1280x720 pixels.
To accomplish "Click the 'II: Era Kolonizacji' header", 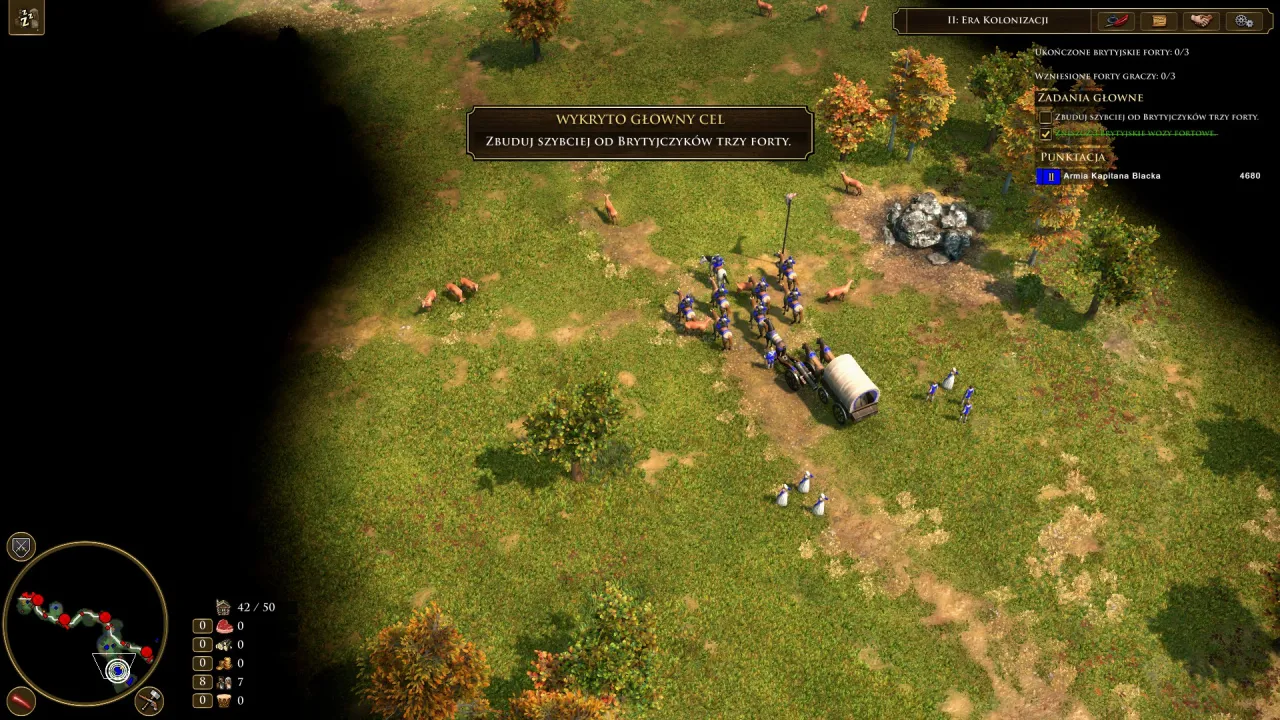I will pyautogui.click(x=997, y=20).
